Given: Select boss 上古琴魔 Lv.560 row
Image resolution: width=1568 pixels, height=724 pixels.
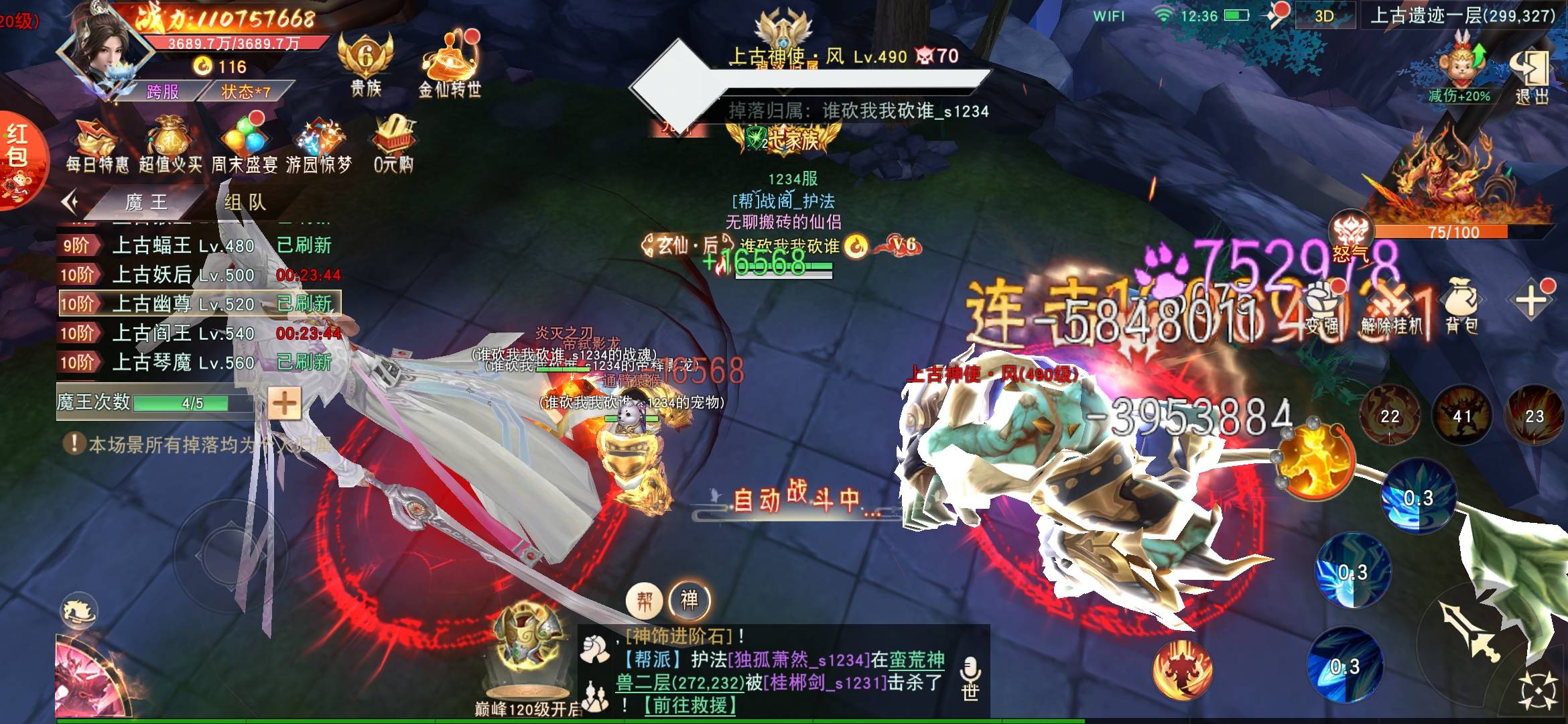Looking at the screenshot, I should click(200, 363).
